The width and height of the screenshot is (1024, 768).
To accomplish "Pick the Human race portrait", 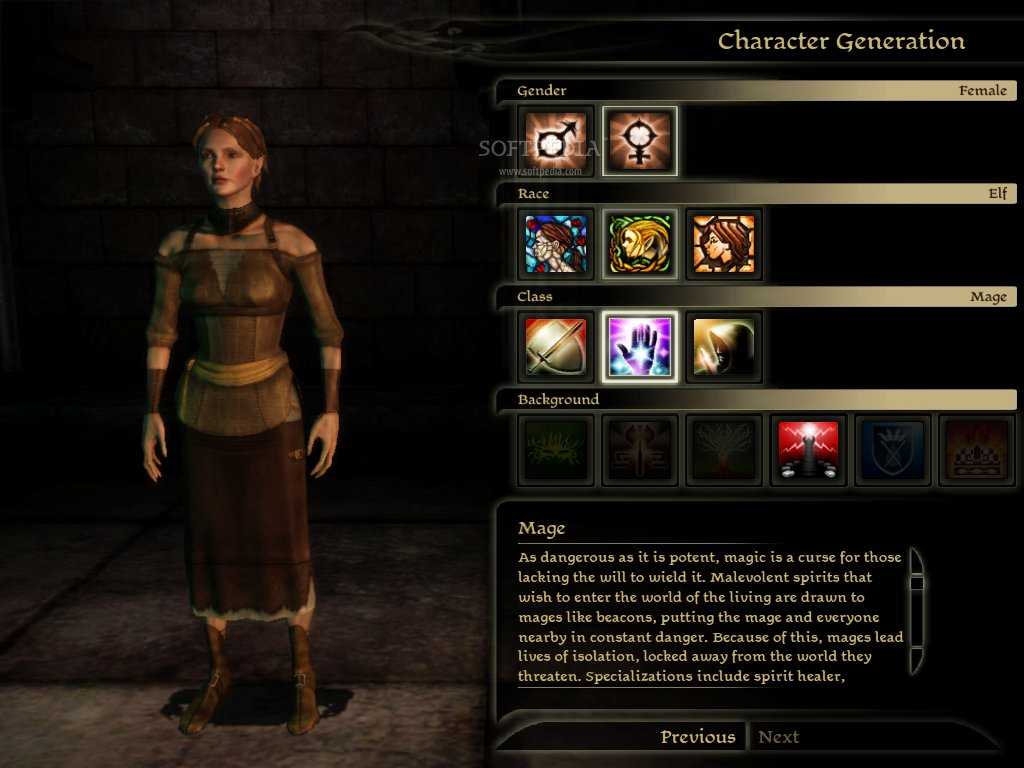I will (557, 245).
